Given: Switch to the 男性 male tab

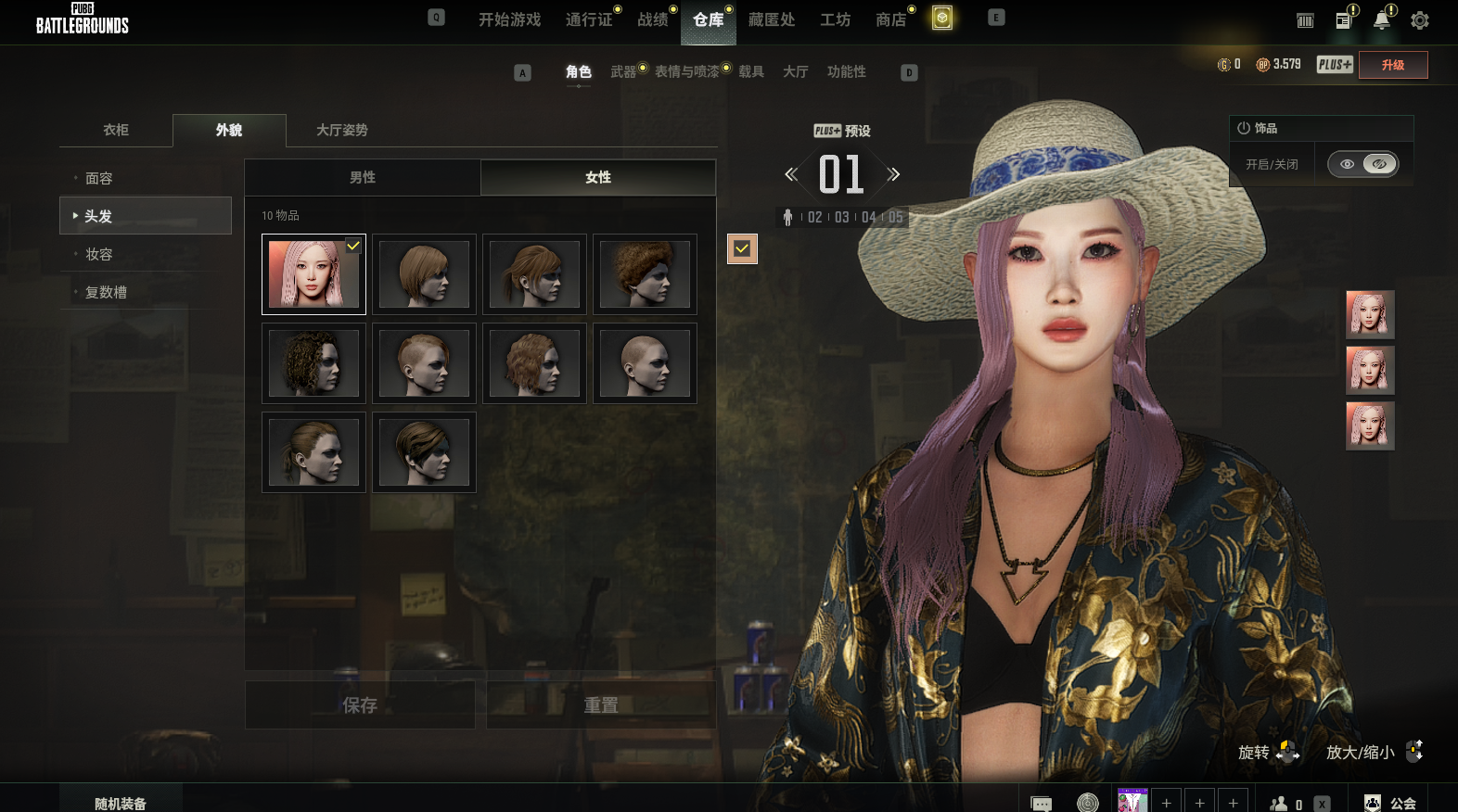Looking at the screenshot, I should pos(363,177).
